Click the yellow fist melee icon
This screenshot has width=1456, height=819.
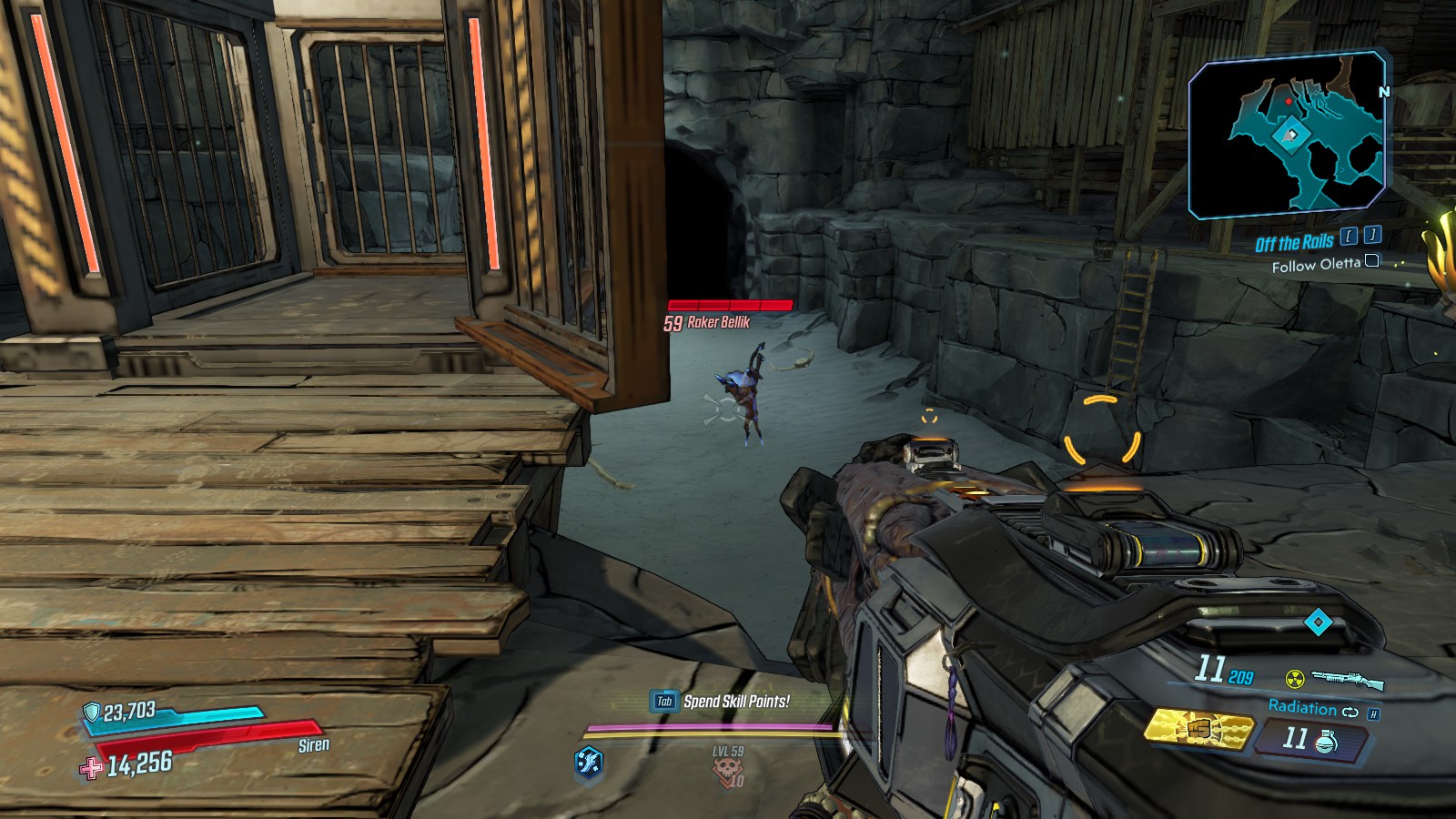tap(1198, 729)
